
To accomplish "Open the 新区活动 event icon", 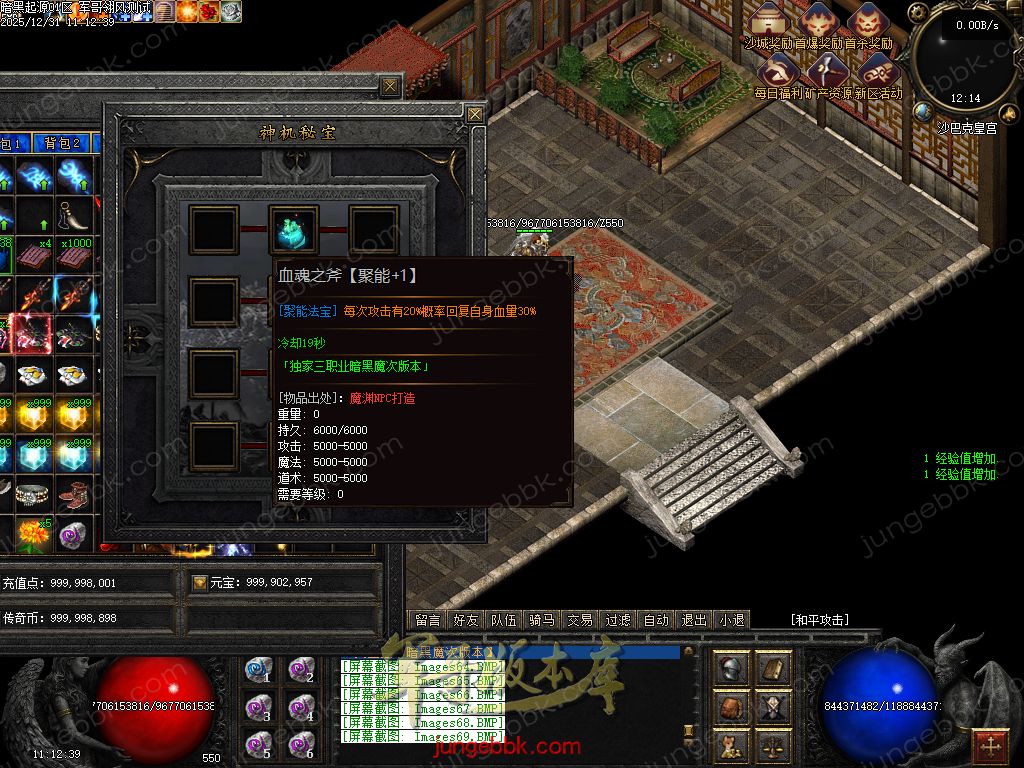I will click(877, 72).
